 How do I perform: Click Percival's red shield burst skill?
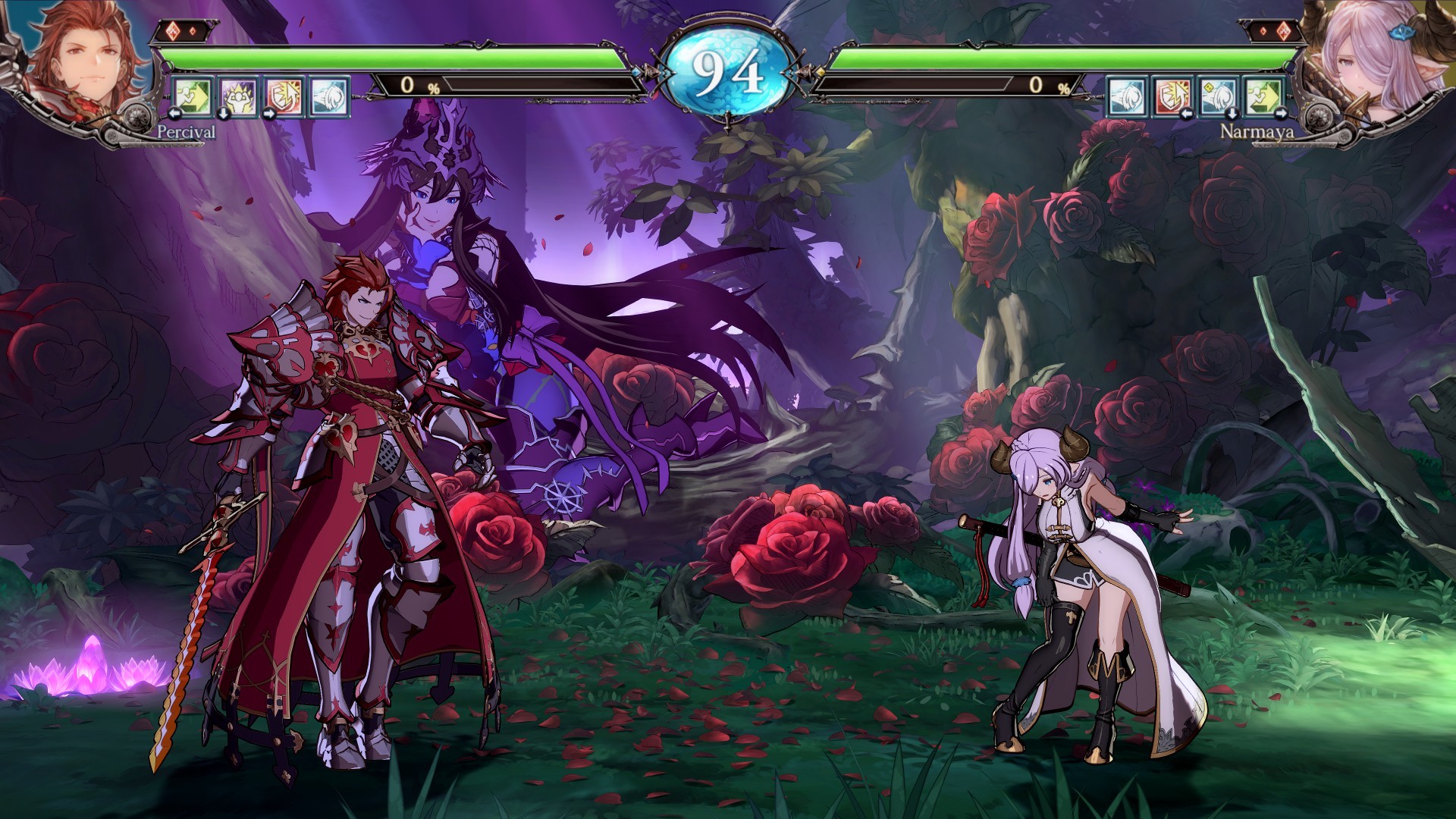click(x=284, y=95)
